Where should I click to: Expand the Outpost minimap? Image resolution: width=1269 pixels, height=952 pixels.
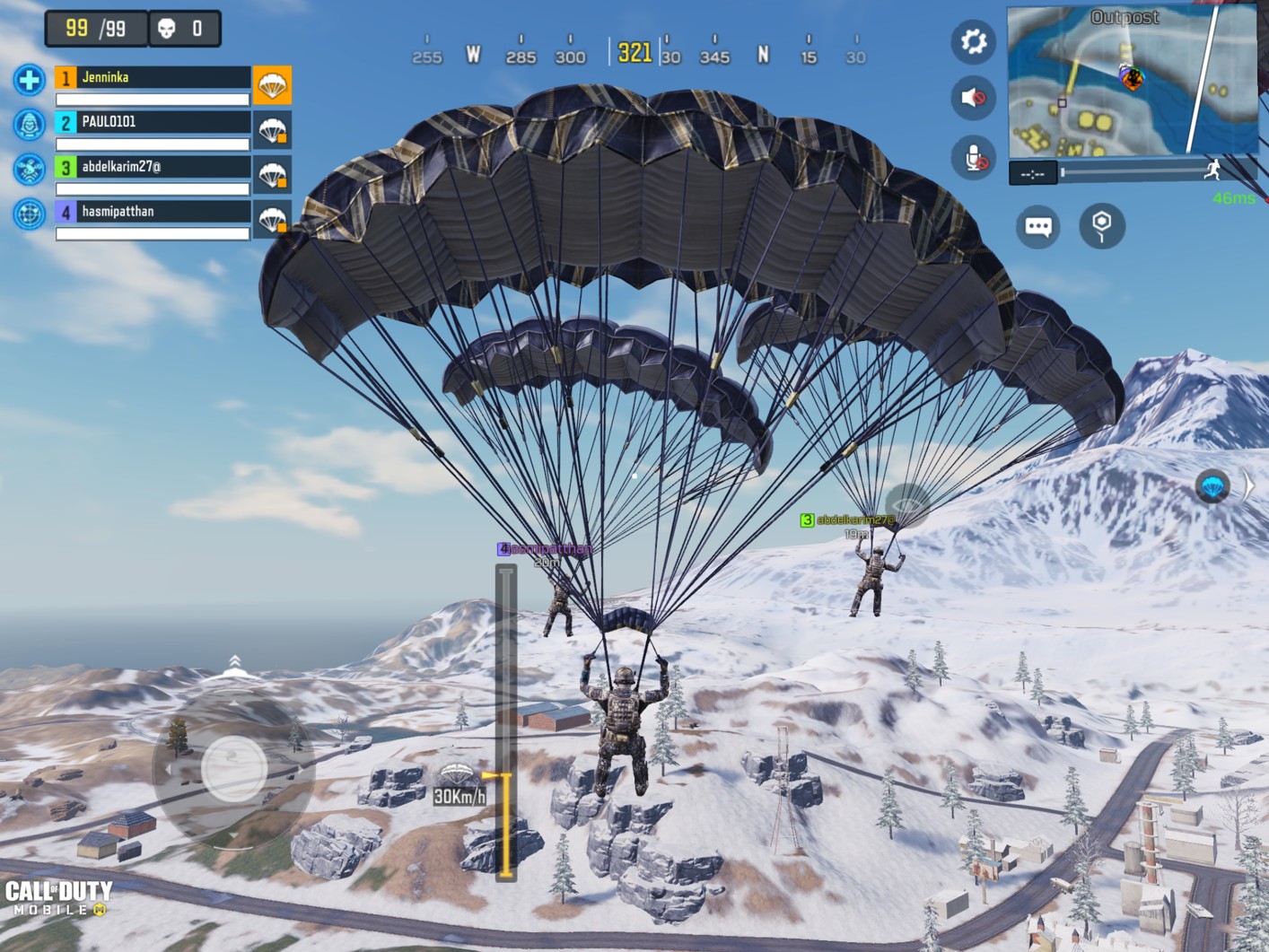pyautogui.click(x=1132, y=81)
